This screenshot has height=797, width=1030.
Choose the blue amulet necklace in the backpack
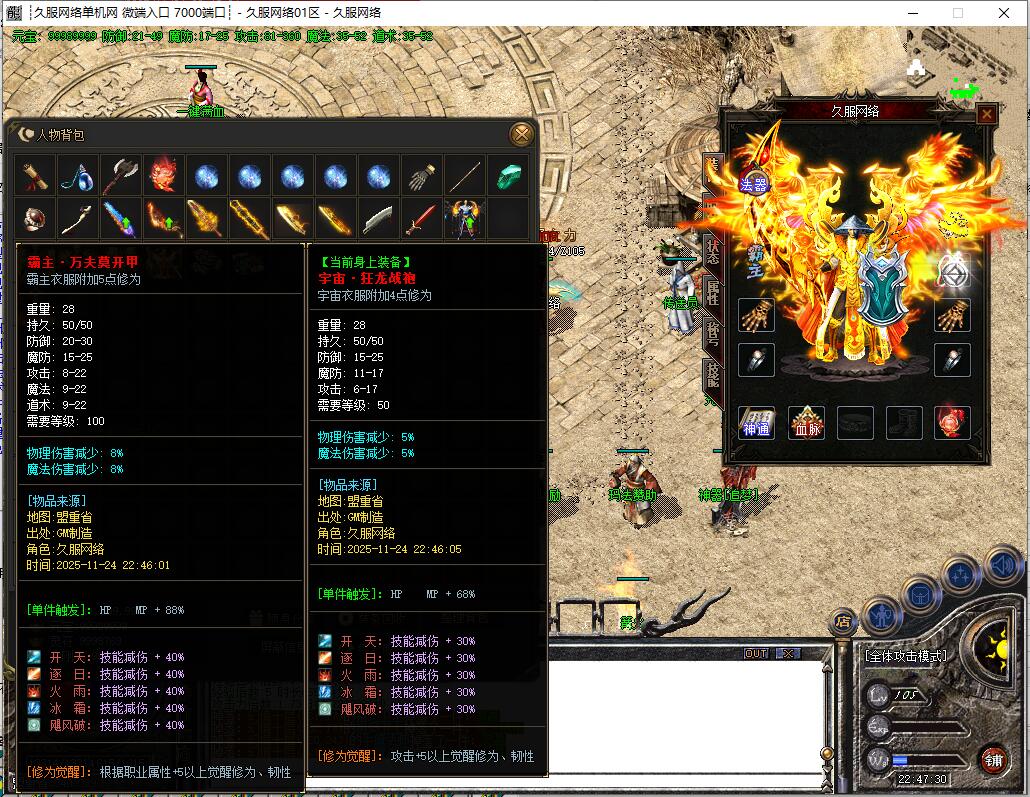[78, 176]
